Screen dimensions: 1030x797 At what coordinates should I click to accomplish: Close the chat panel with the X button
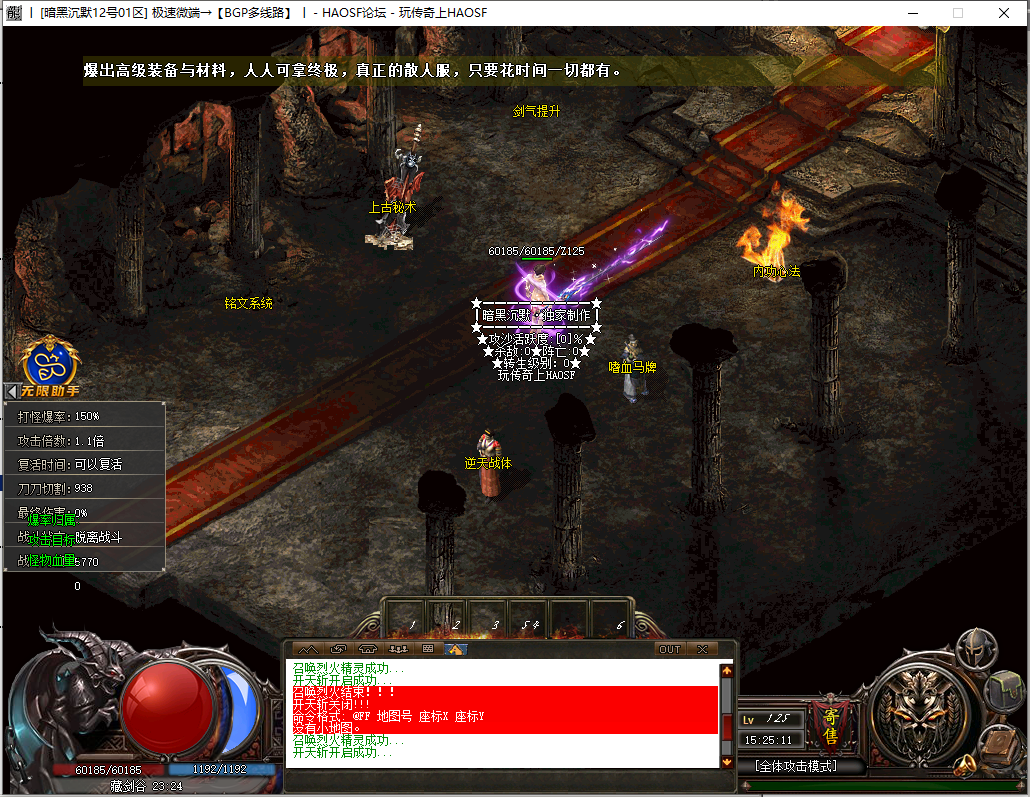tap(702, 649)
